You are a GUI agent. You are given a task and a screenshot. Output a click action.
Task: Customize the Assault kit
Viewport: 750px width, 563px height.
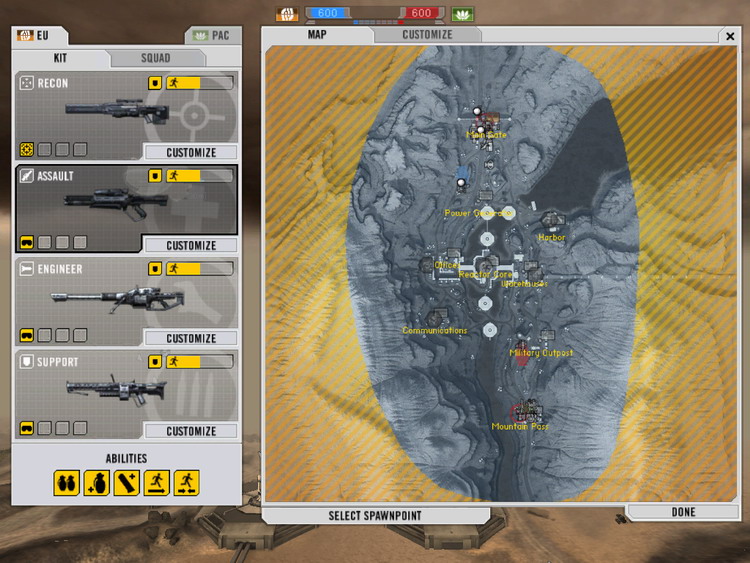pyautogui.click(x=191, y=246)
